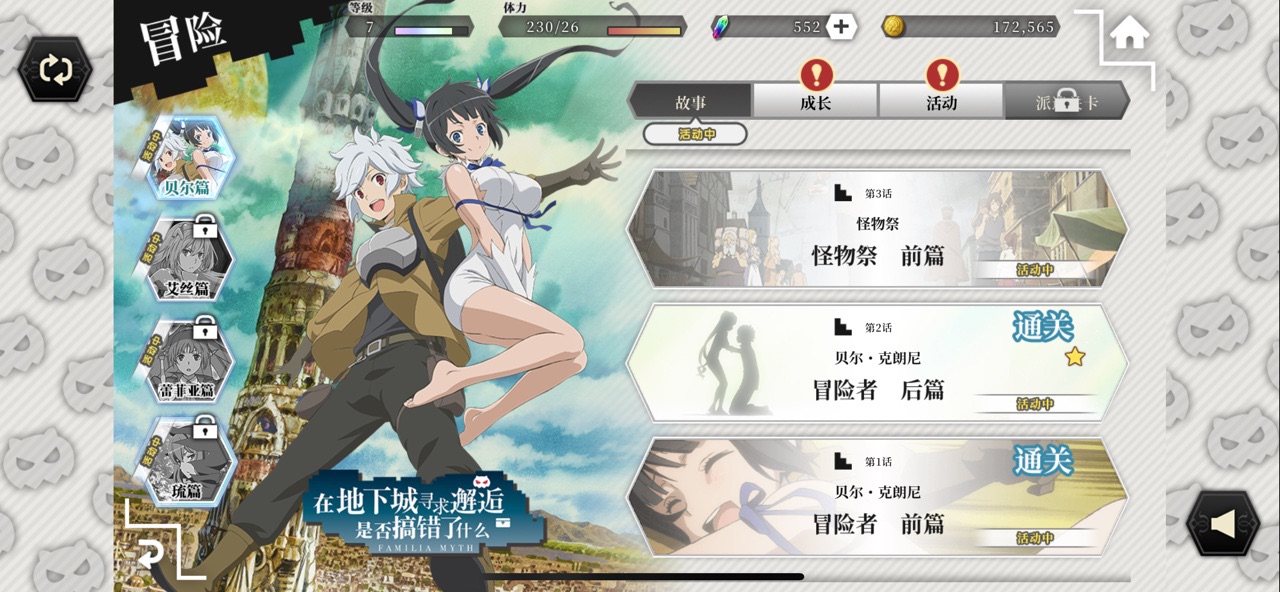Image resolution: width=1280 pixels, height=592 pixels.
Task: Tap the yellow swap arrows button
Action: (x=55, y=69)
